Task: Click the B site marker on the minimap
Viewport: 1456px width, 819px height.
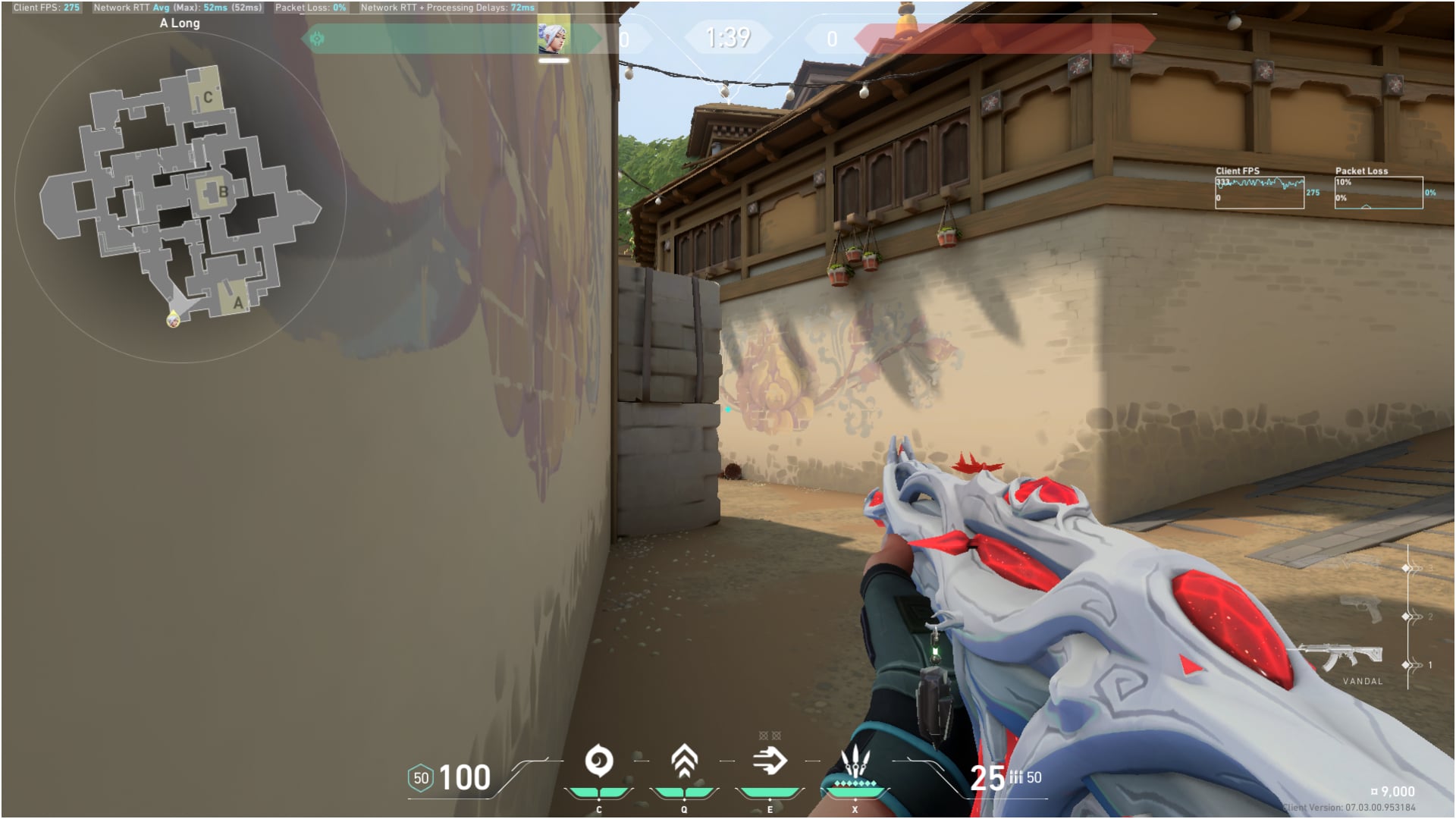Action: [x=221, y=192]
